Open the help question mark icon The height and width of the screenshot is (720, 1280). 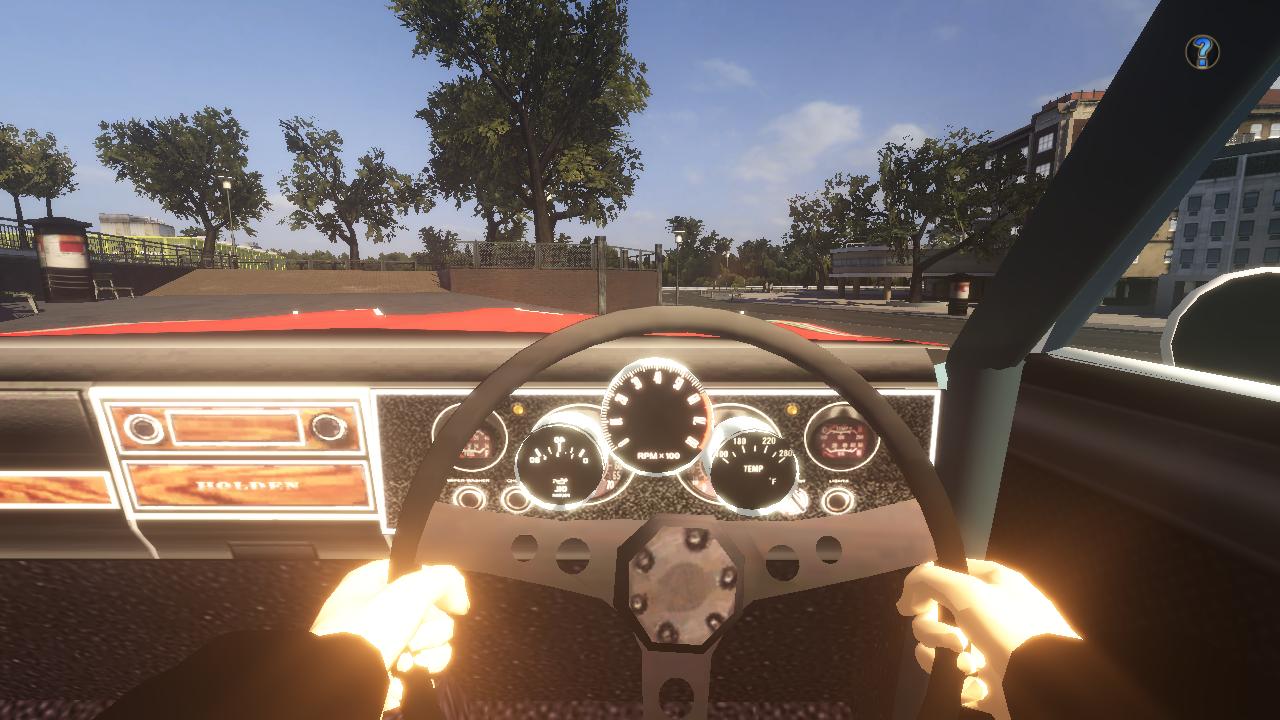point(1202,51)
